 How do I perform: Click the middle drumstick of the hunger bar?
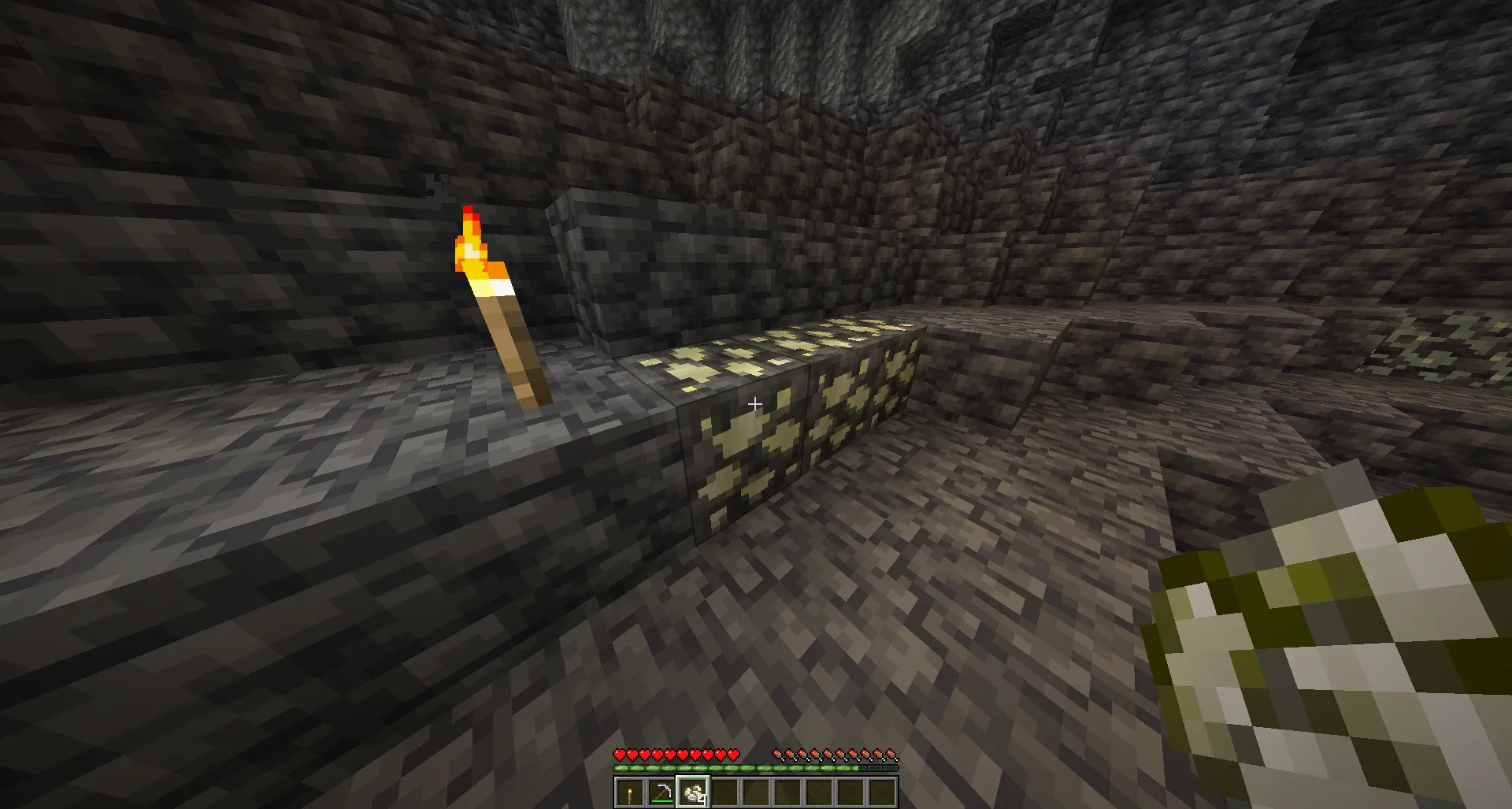click(x=834, y=755)
